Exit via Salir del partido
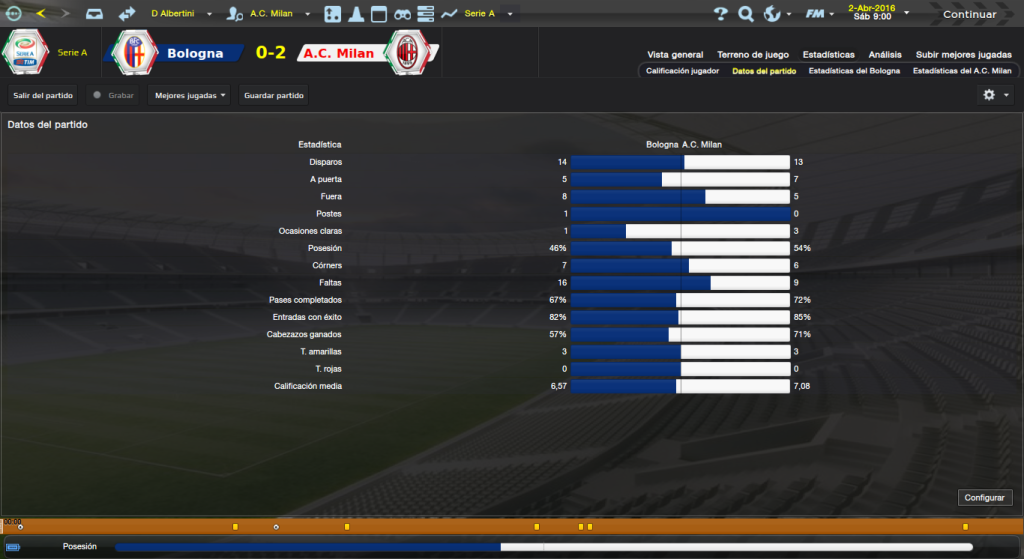1024x559 pixels. [x=43, y=95]
